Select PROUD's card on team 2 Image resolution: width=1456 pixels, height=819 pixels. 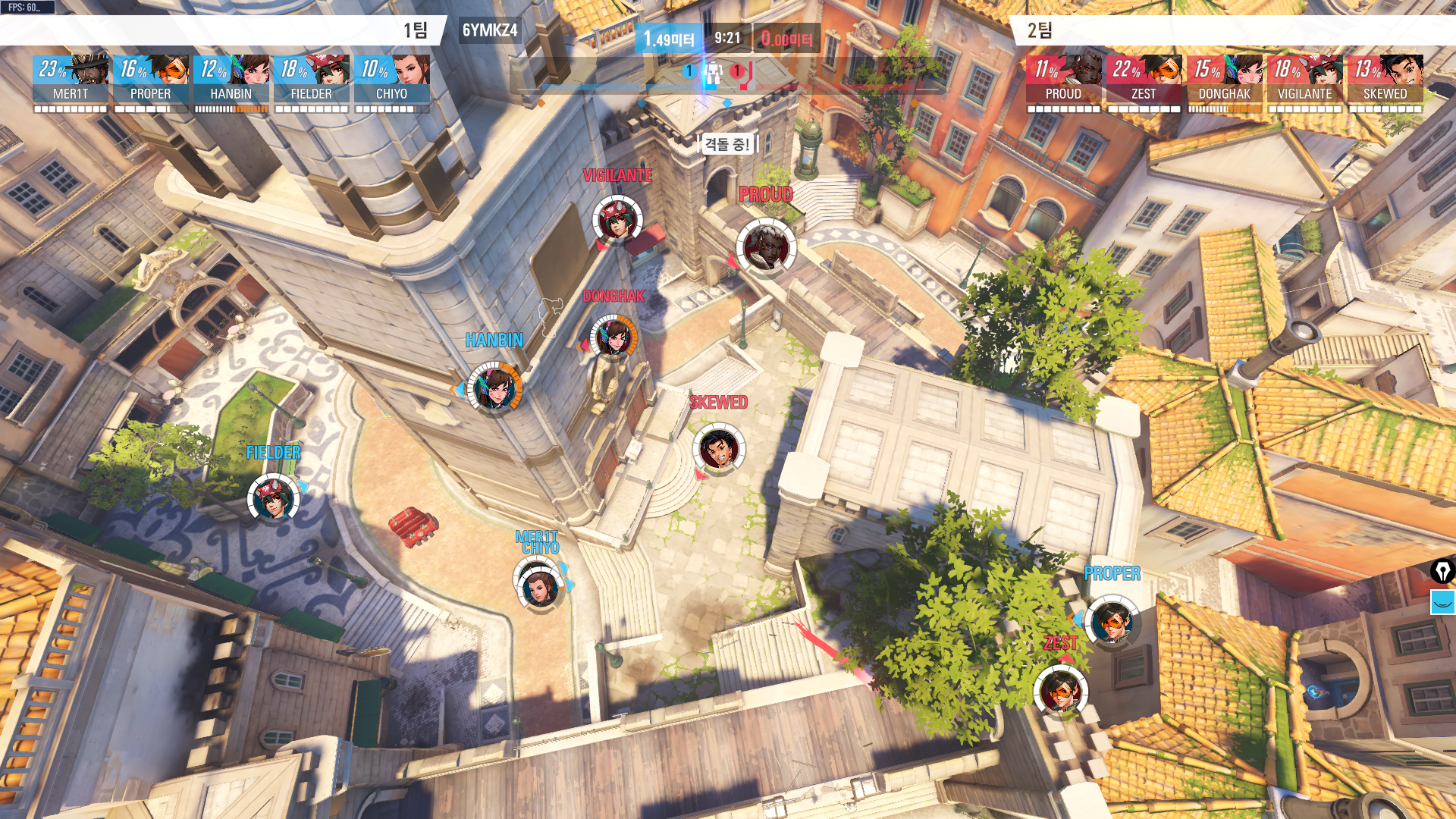[x=1064, y=81]
